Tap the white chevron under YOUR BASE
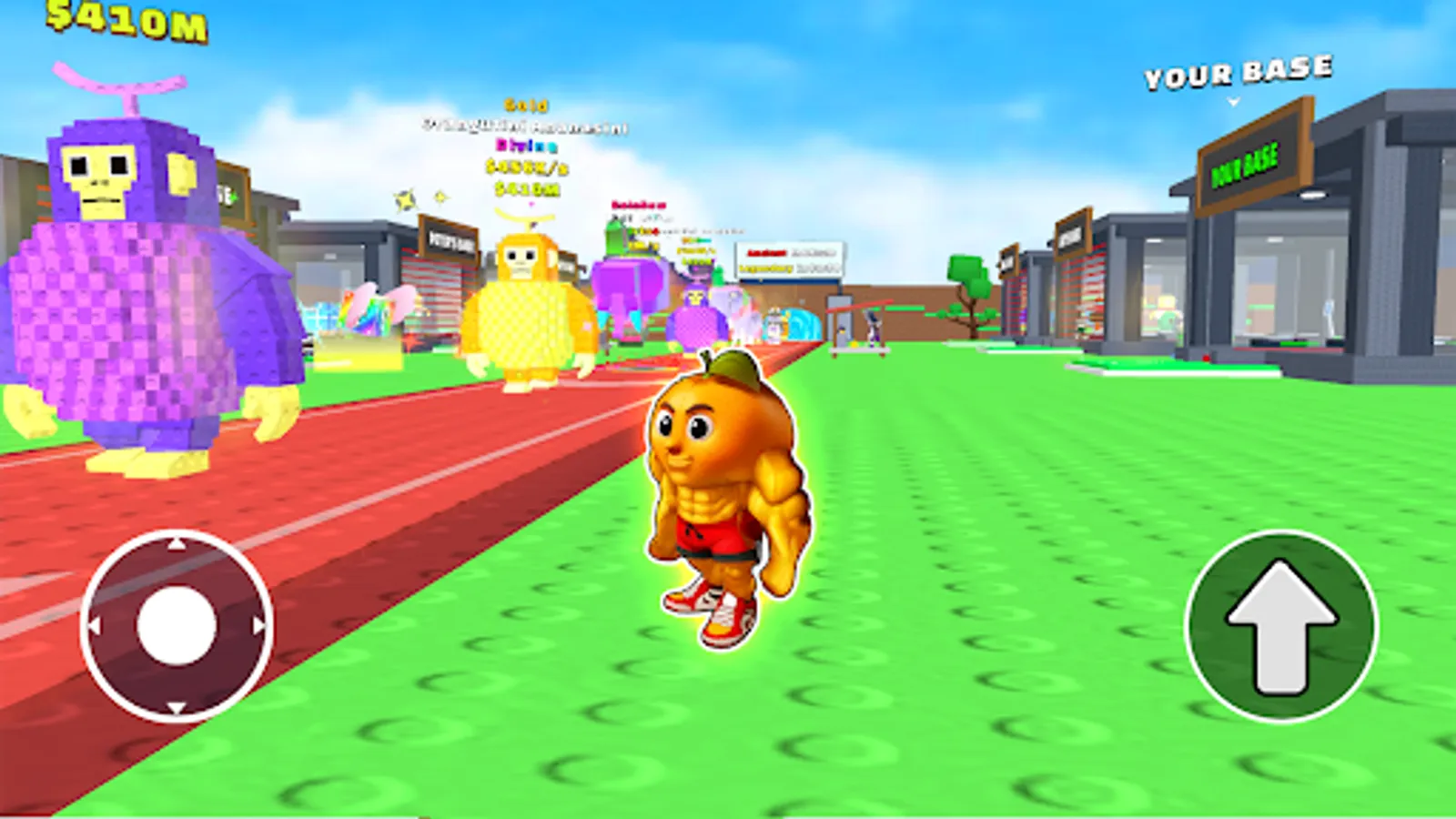This screenshot has height=819, width=1456. (1233, 100)
